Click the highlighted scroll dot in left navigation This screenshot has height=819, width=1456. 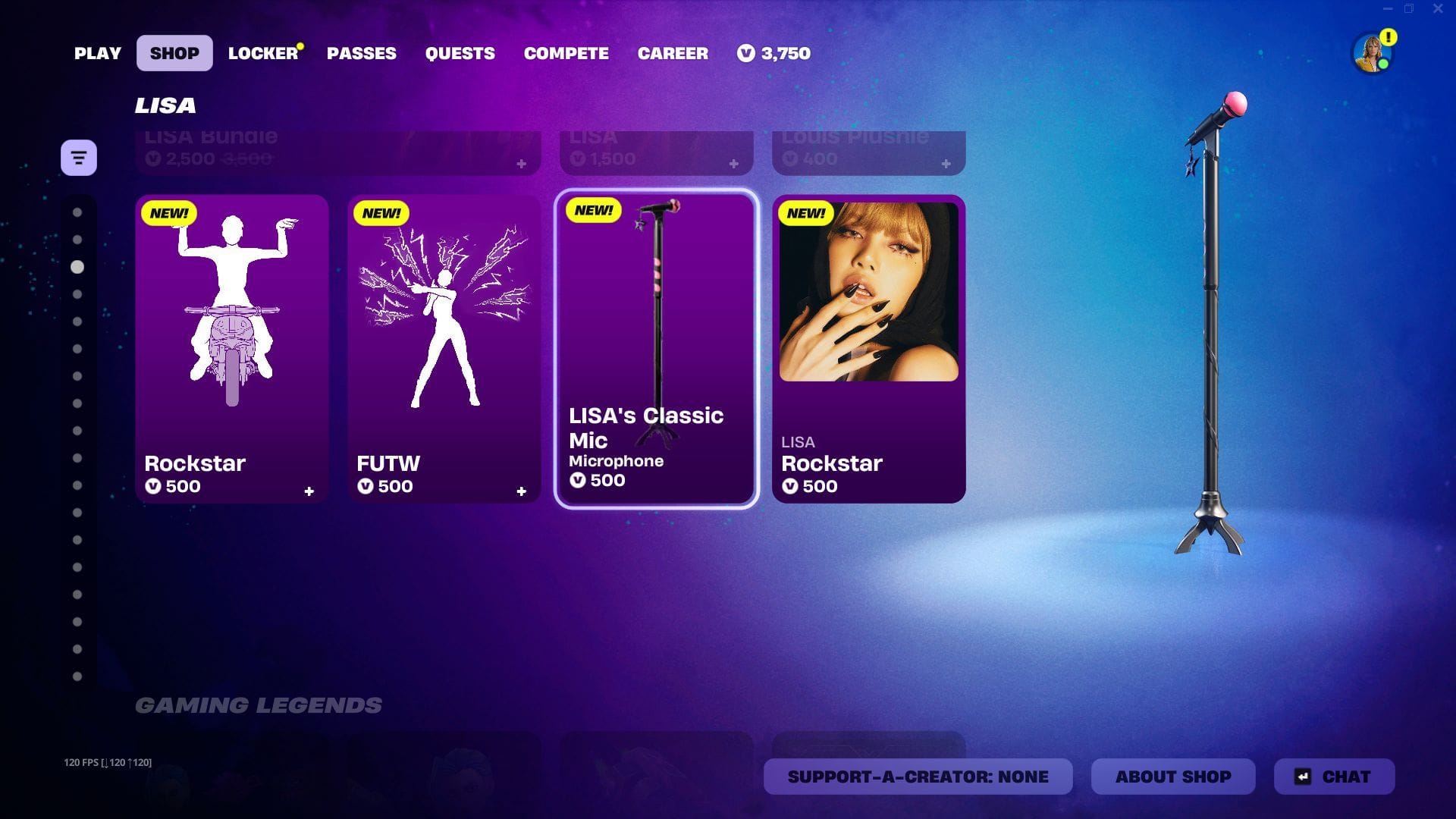point(76,266)
